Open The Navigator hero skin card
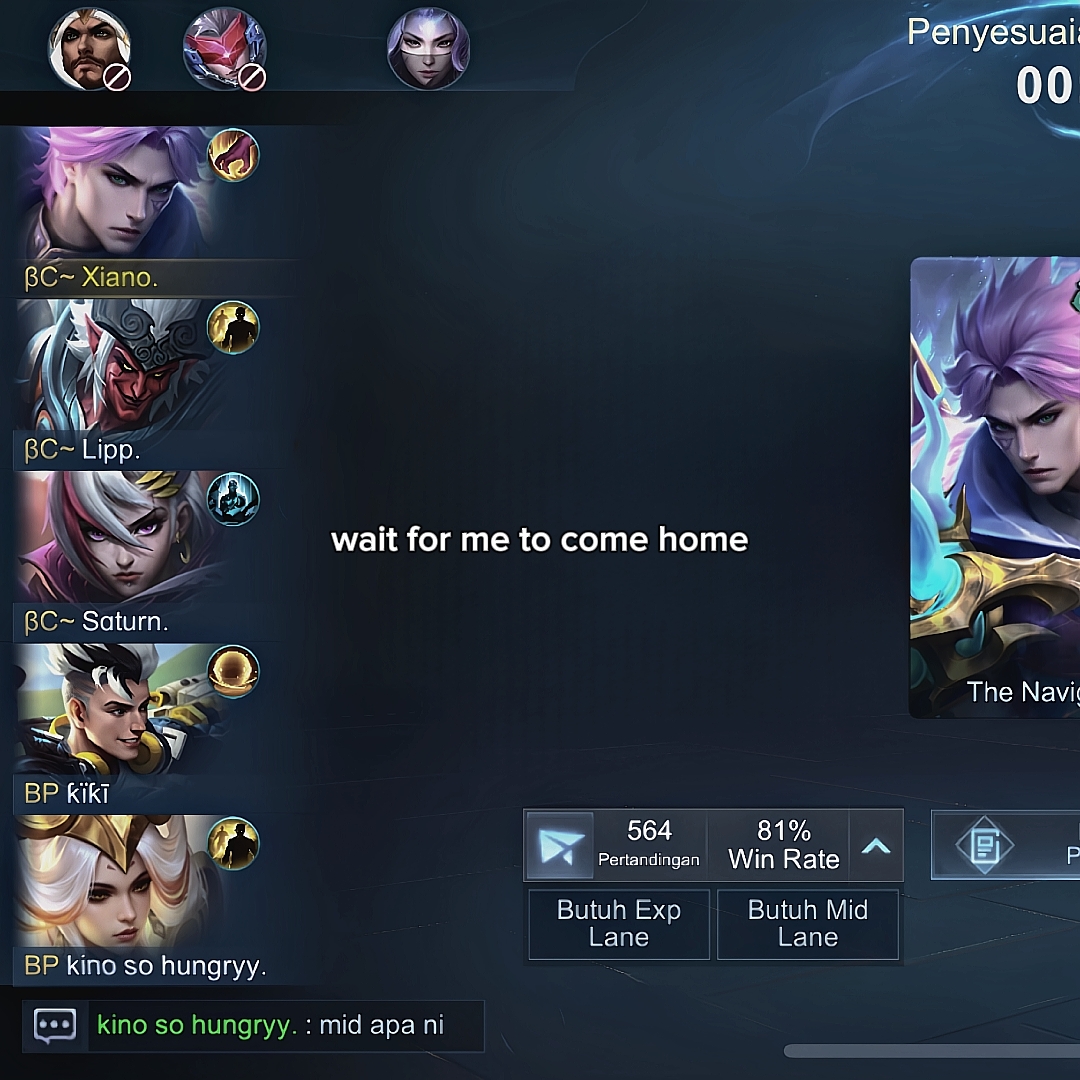Screen dimensions: 1080x1080 click(x=995, y=487)
